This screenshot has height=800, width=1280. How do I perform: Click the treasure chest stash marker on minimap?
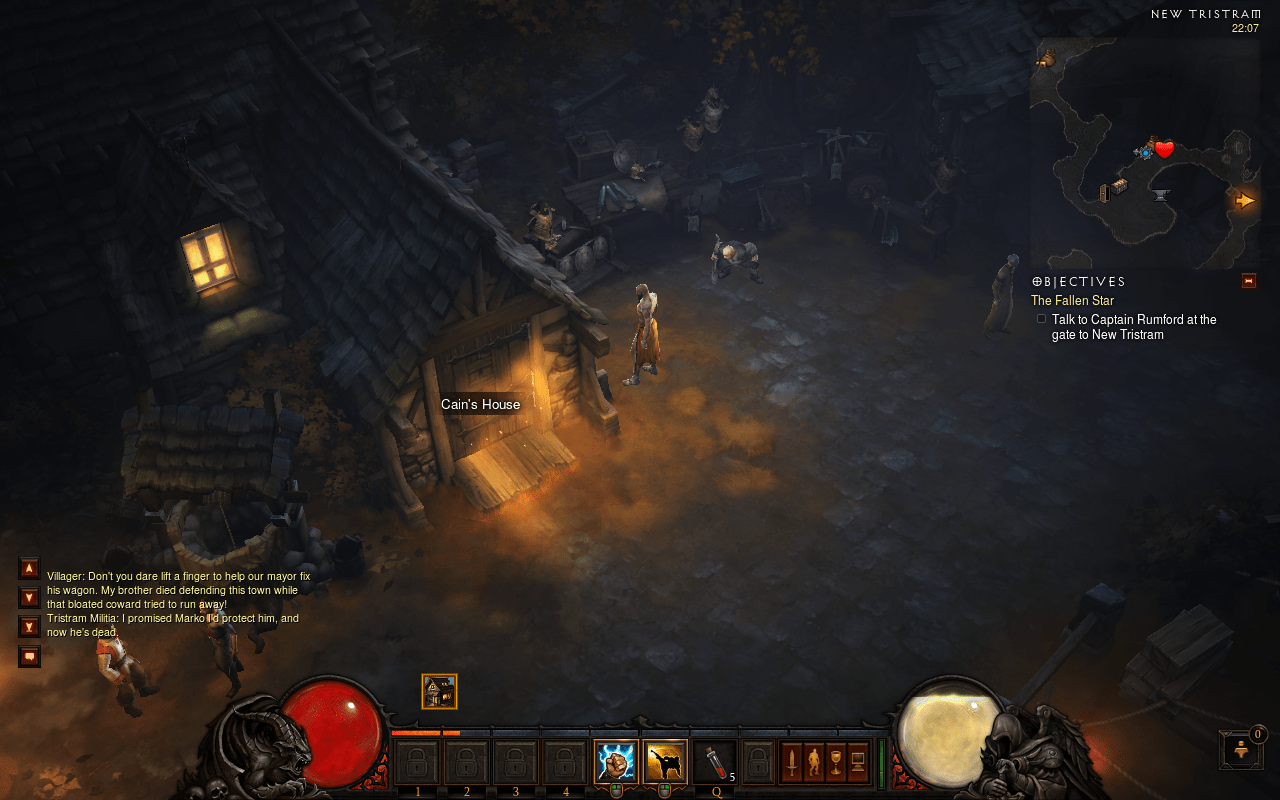click(x=1119, y=185)
